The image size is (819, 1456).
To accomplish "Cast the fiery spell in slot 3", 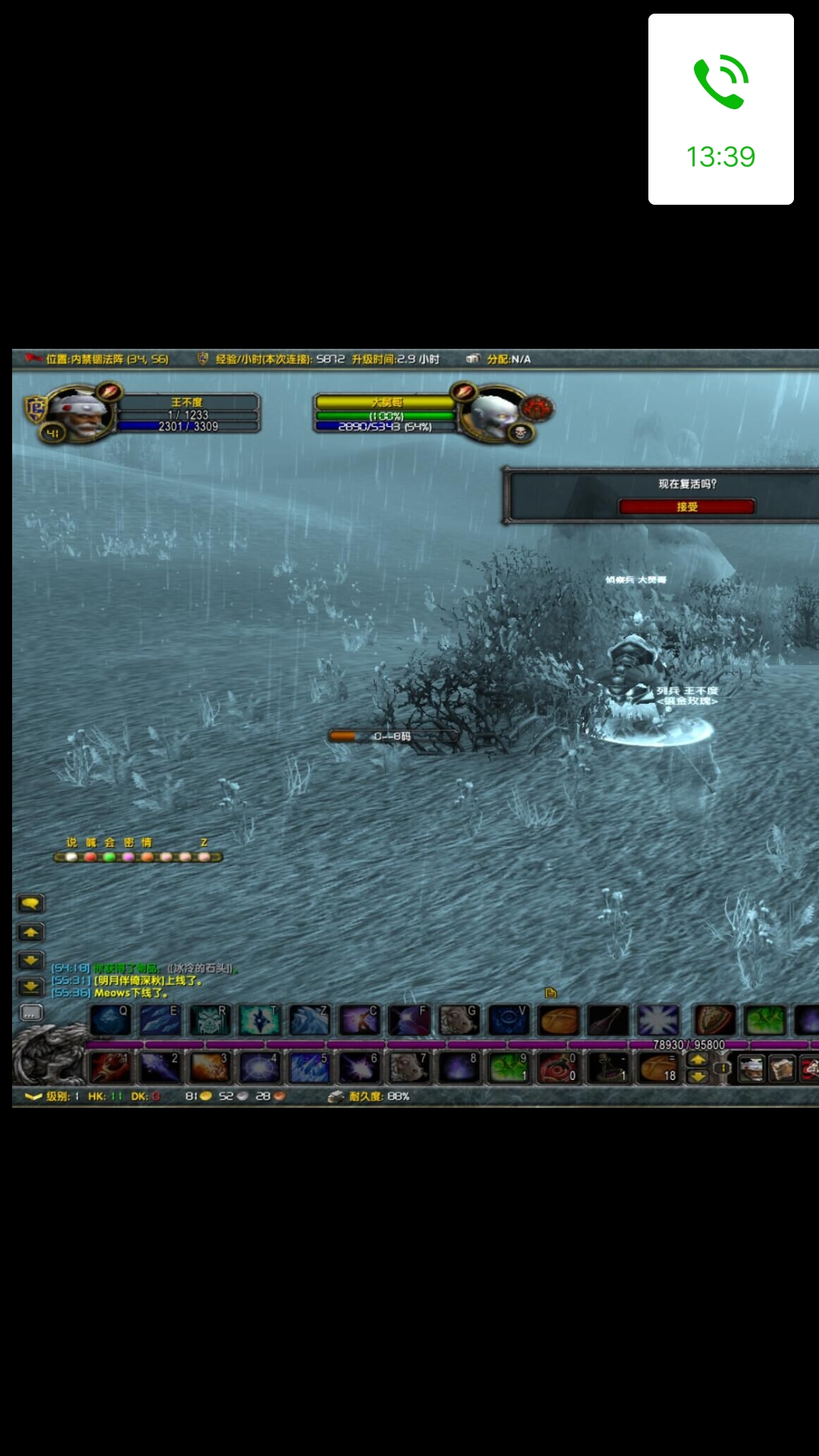I will (x=209, y=1068).
